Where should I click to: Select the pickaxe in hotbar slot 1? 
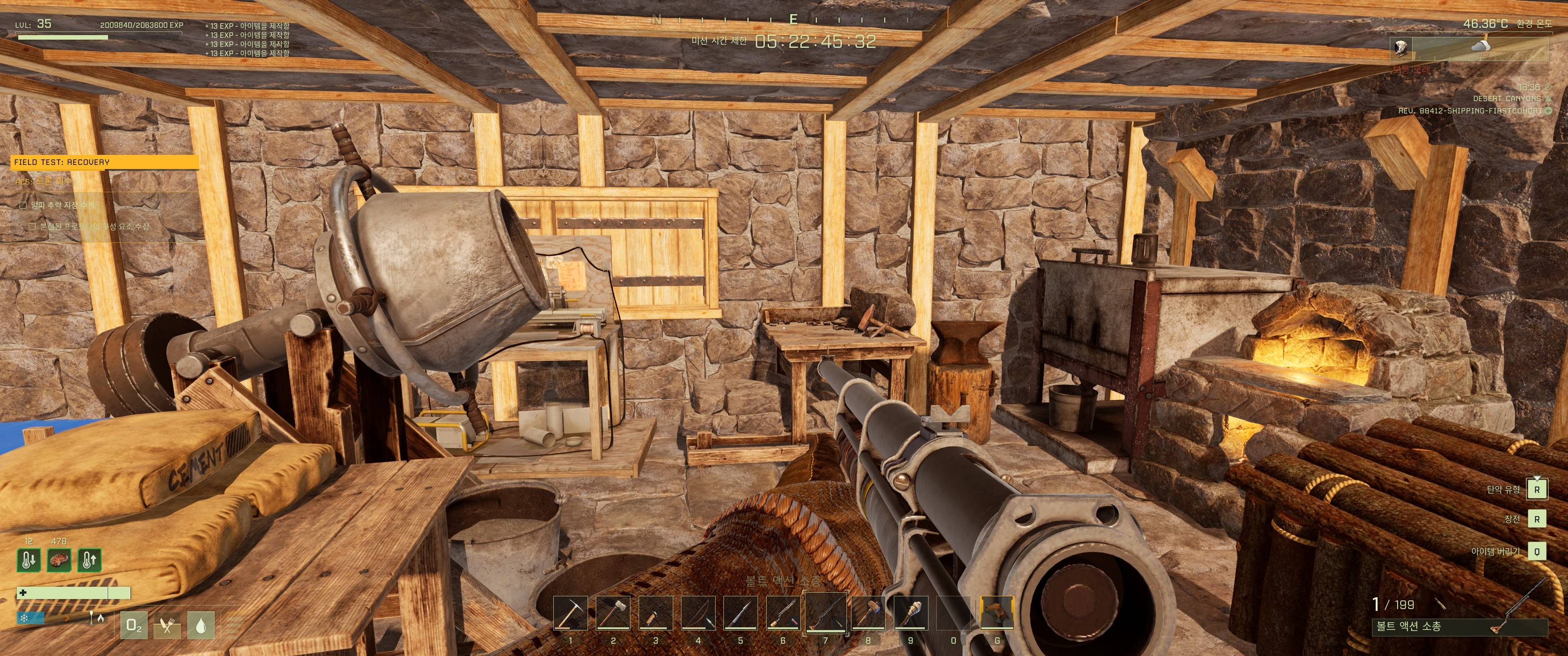coord(570,613)
